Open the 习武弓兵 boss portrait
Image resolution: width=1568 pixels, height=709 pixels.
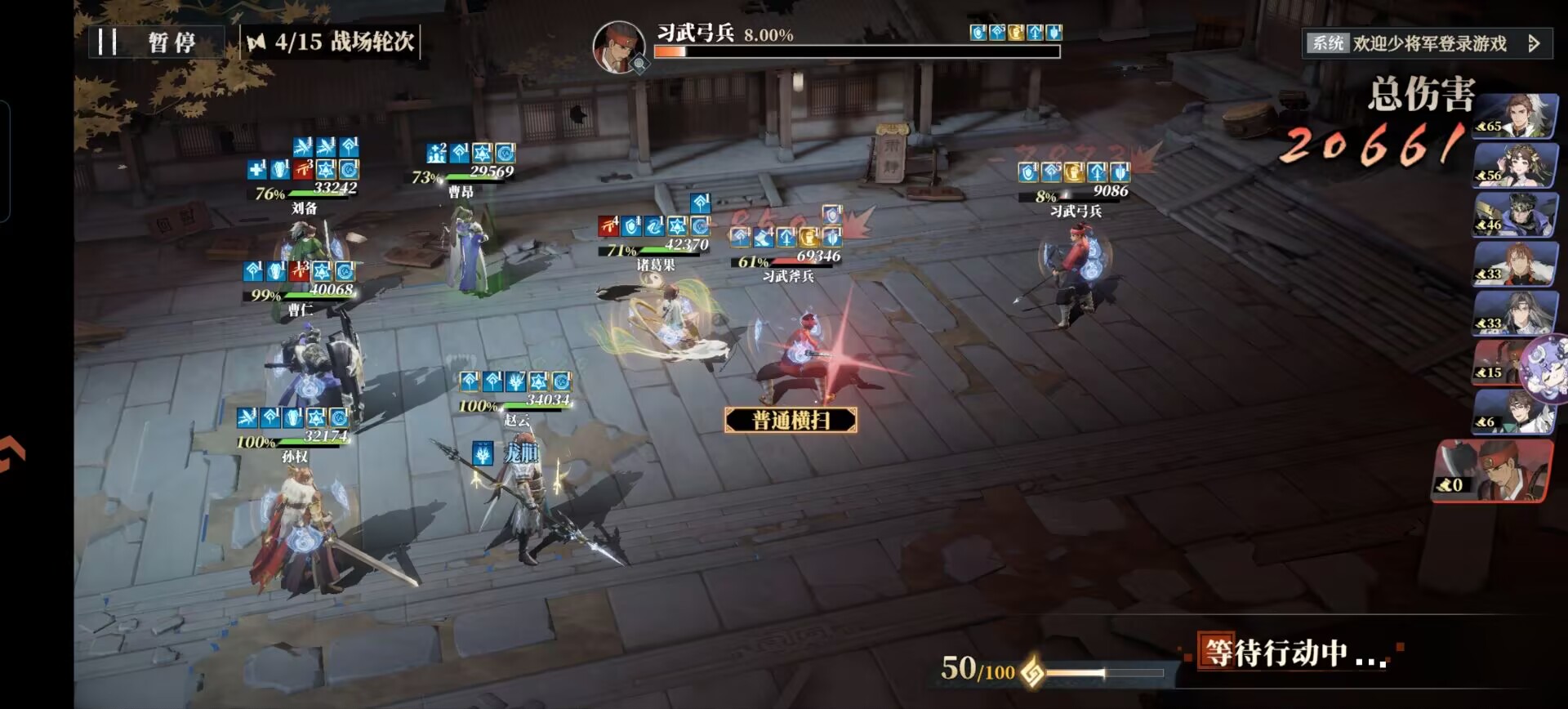[619, 47]
